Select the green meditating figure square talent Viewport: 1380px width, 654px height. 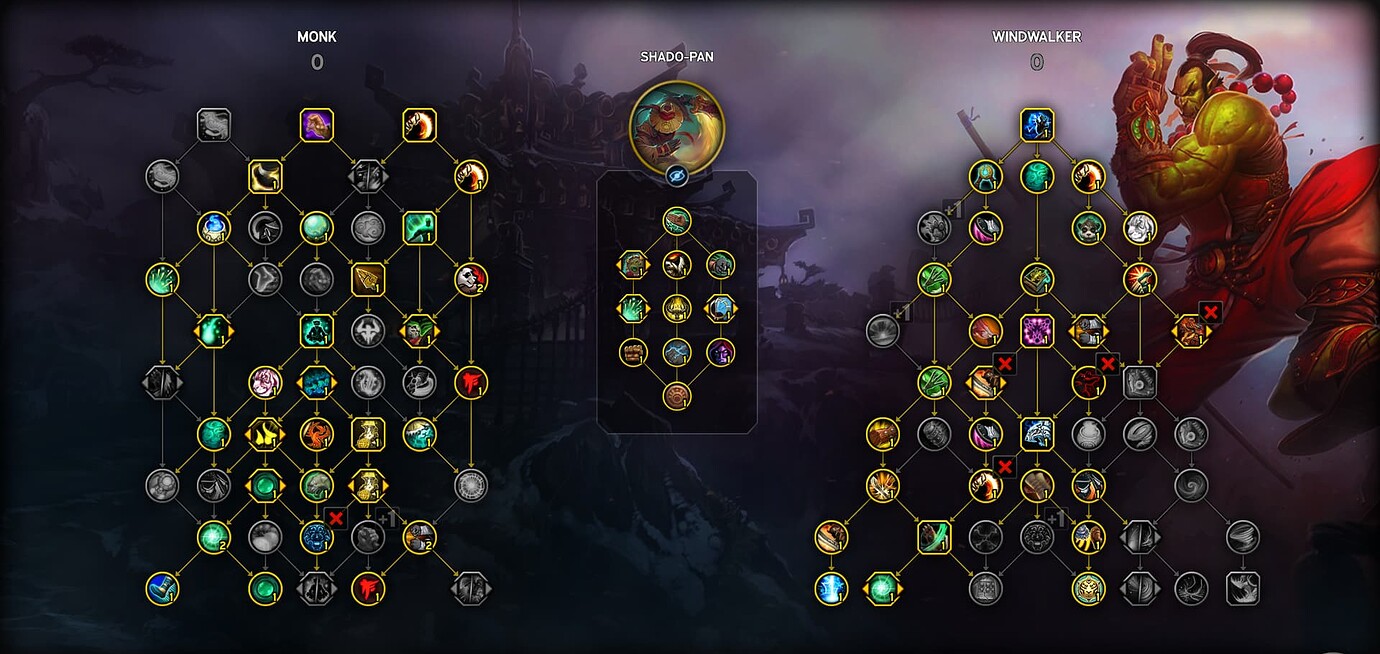pos(316,330)
